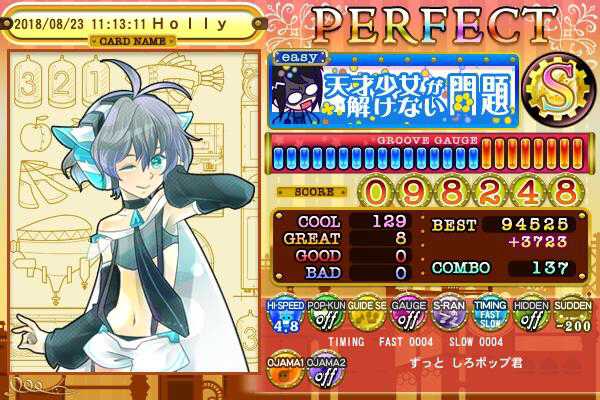The width and height of the screenshot is (600, 400).
Task: Open the GUIDE SE option
Action: click(364, 316)
